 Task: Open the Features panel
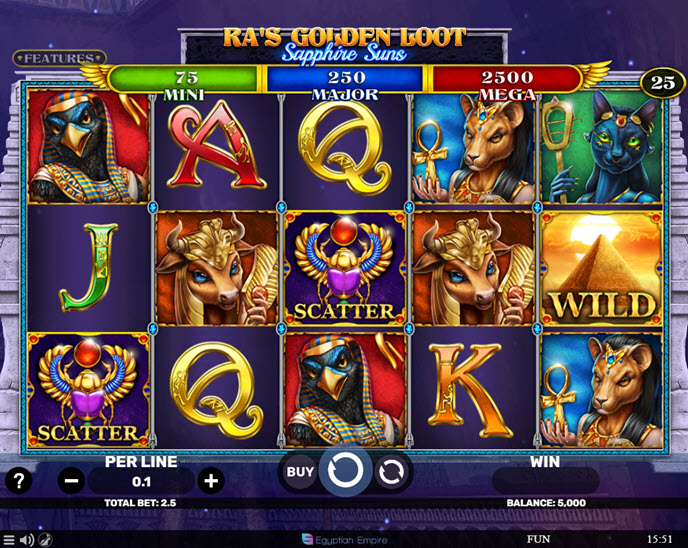59,59
